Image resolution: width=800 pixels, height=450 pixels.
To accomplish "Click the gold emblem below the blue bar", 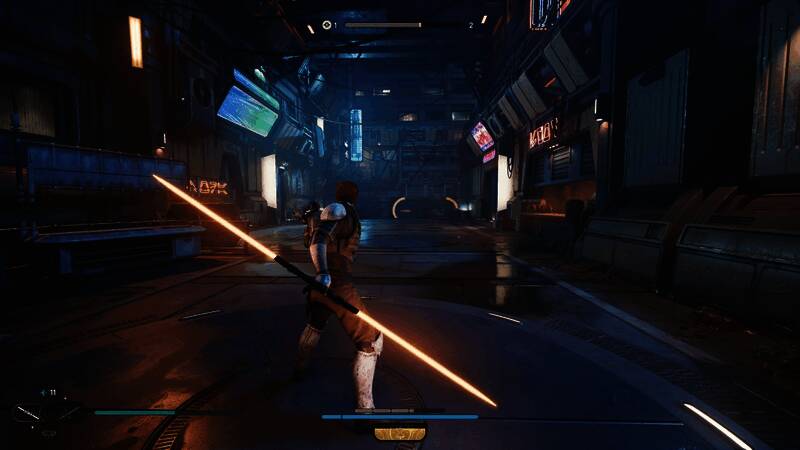I will click(400, 433).
